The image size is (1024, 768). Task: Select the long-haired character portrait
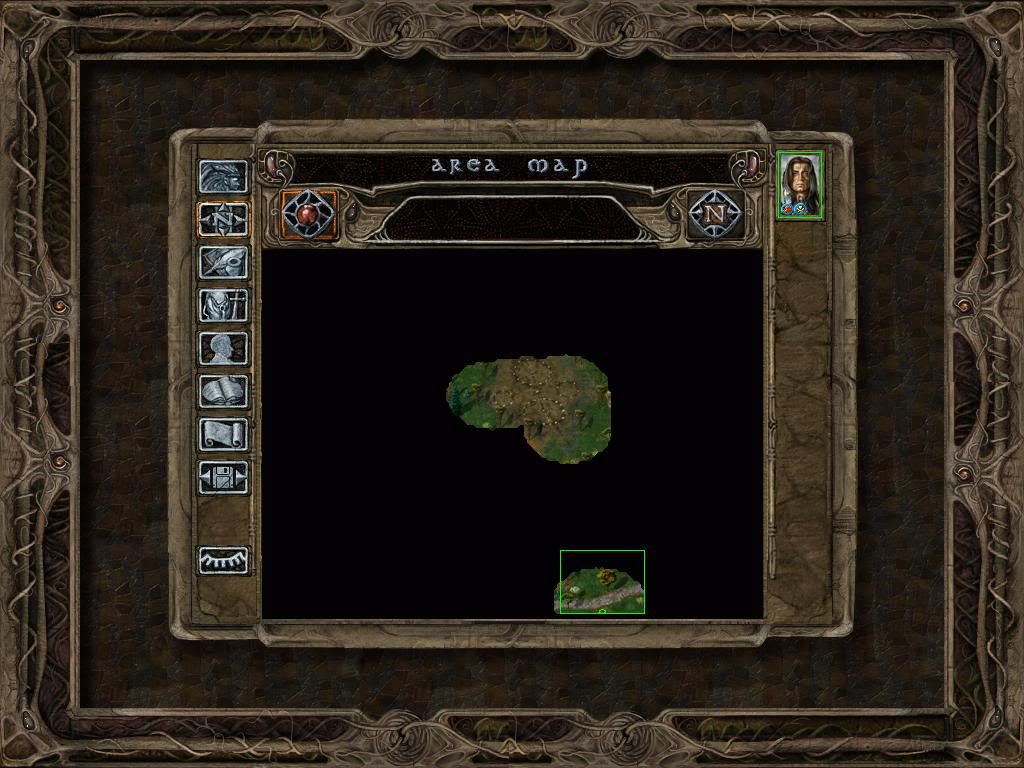800,185
